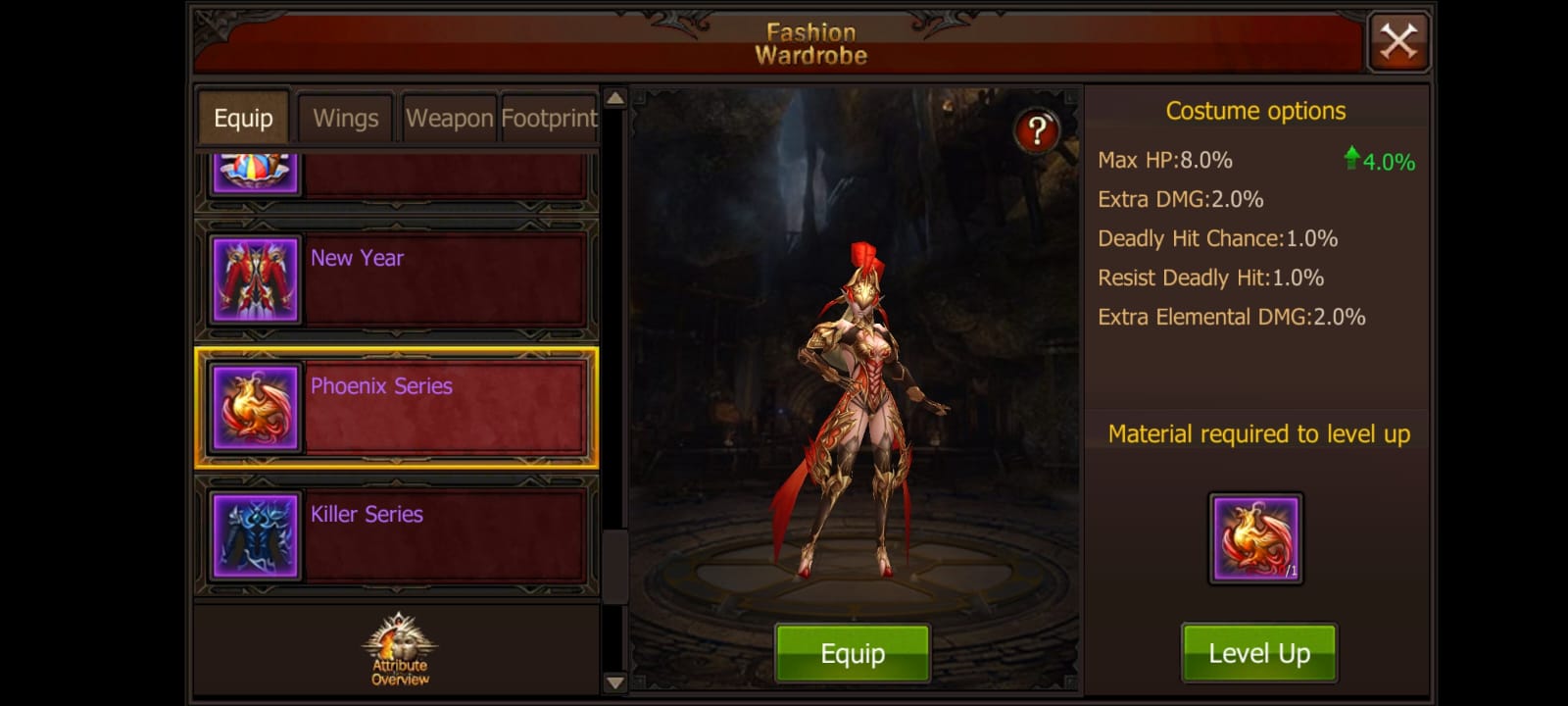Click the crossed hammers close icon
1568x706 pixels.
(x=1398, y=42)
